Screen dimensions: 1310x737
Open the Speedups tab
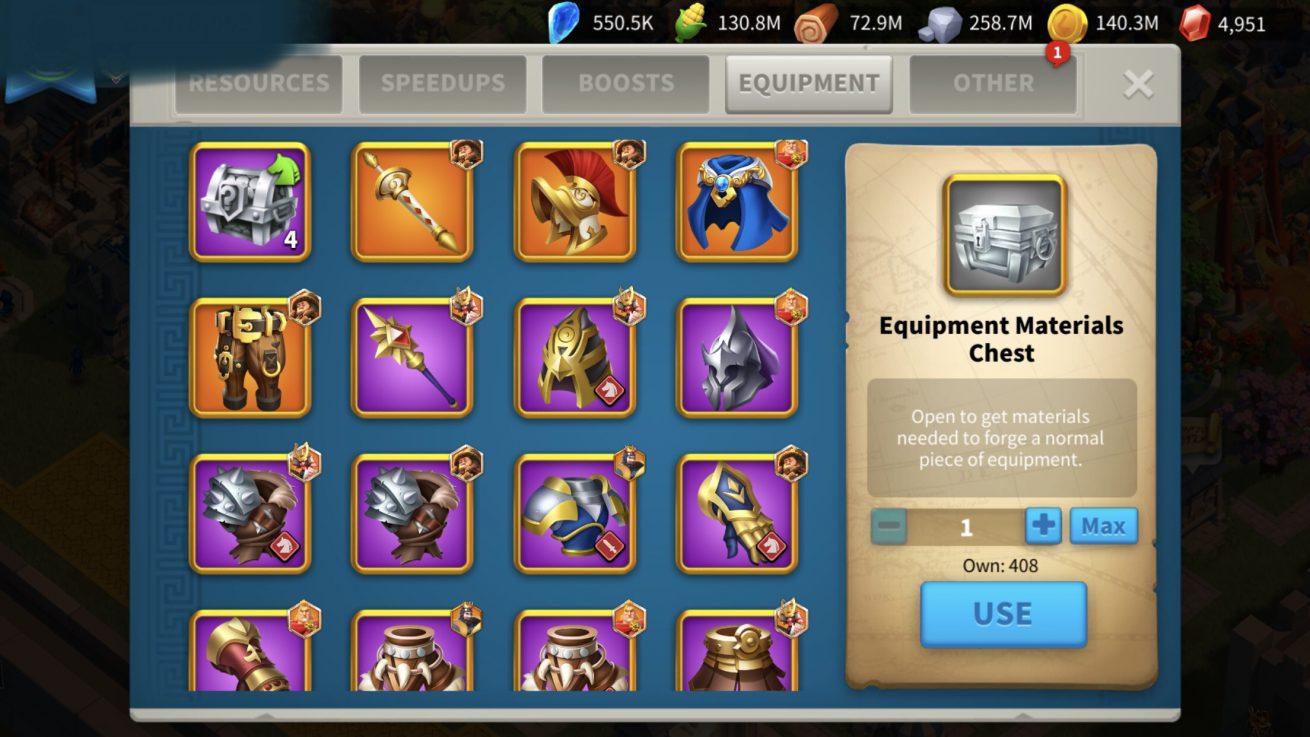coord(442,83)
